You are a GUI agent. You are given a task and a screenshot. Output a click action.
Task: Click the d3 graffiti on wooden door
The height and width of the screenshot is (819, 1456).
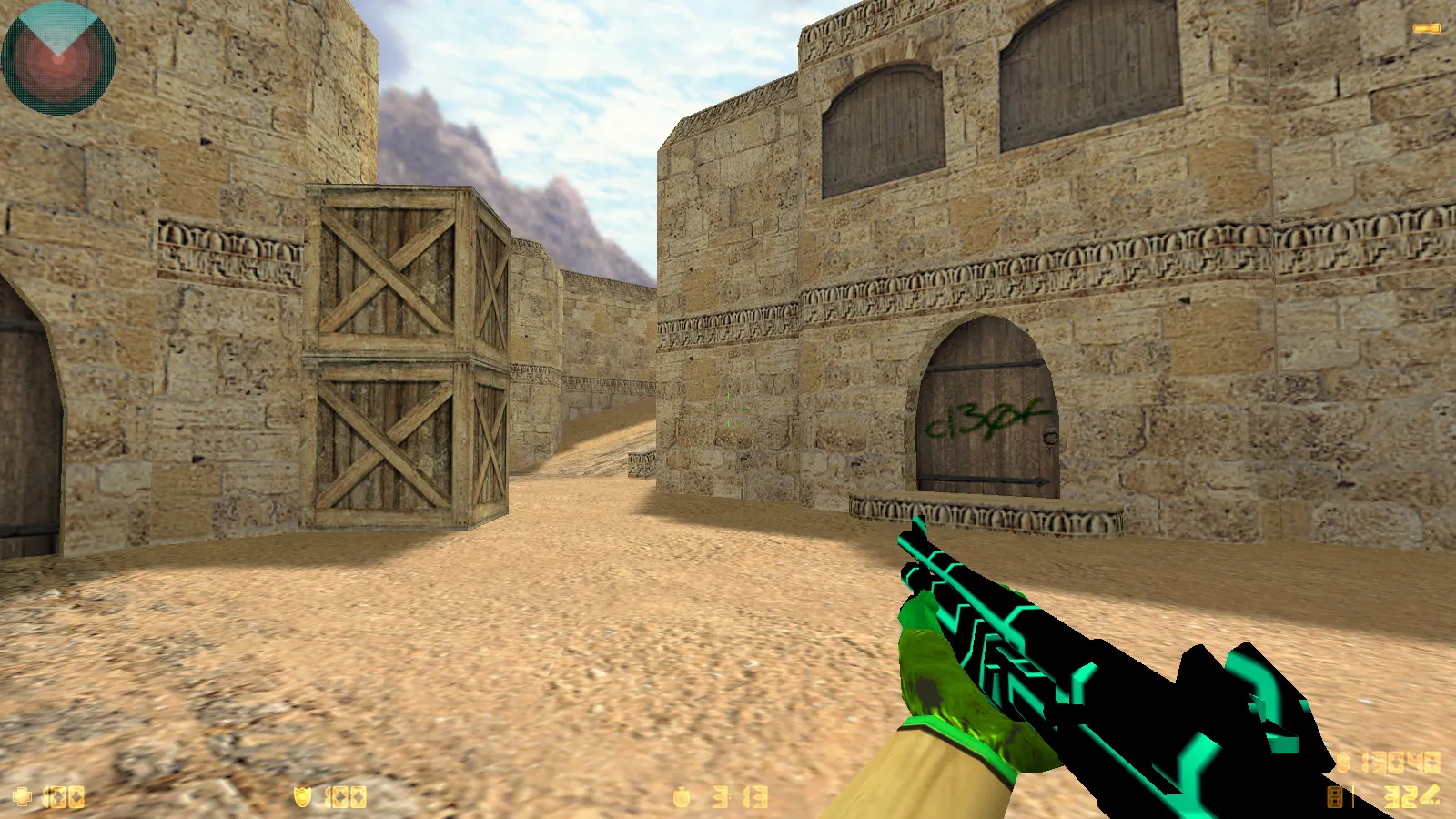[987, 420]
